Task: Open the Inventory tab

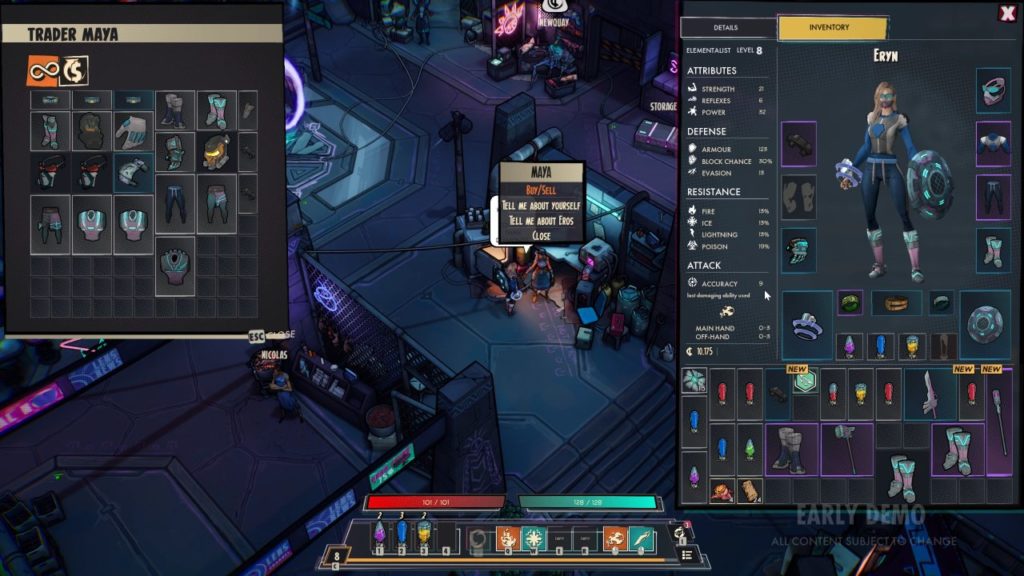Action: [x=832, y=28]
